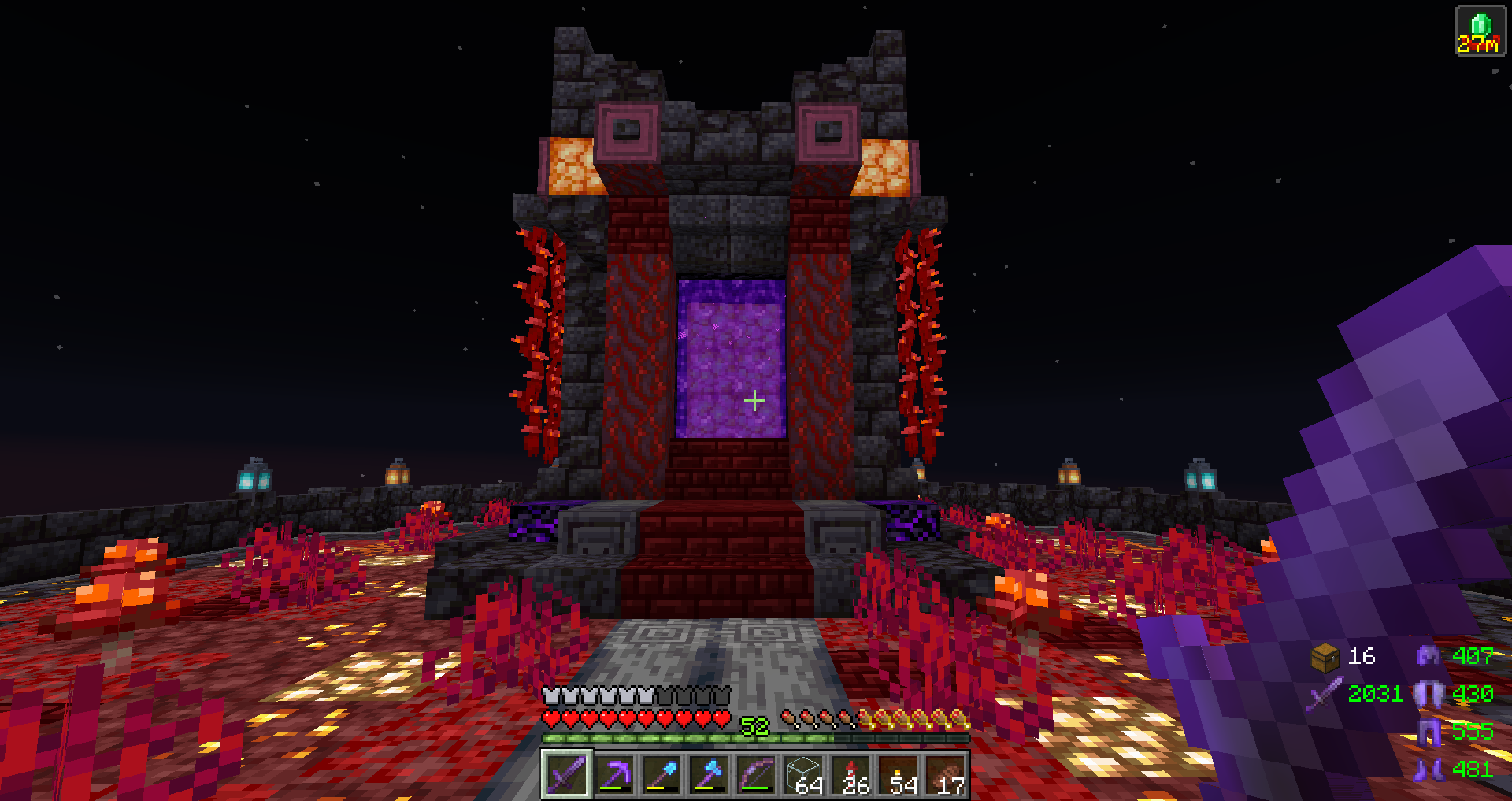Select the netherite pickaxe hotbar slot
The width and height of the screenshot is (1512, 801).
point(614,775)
